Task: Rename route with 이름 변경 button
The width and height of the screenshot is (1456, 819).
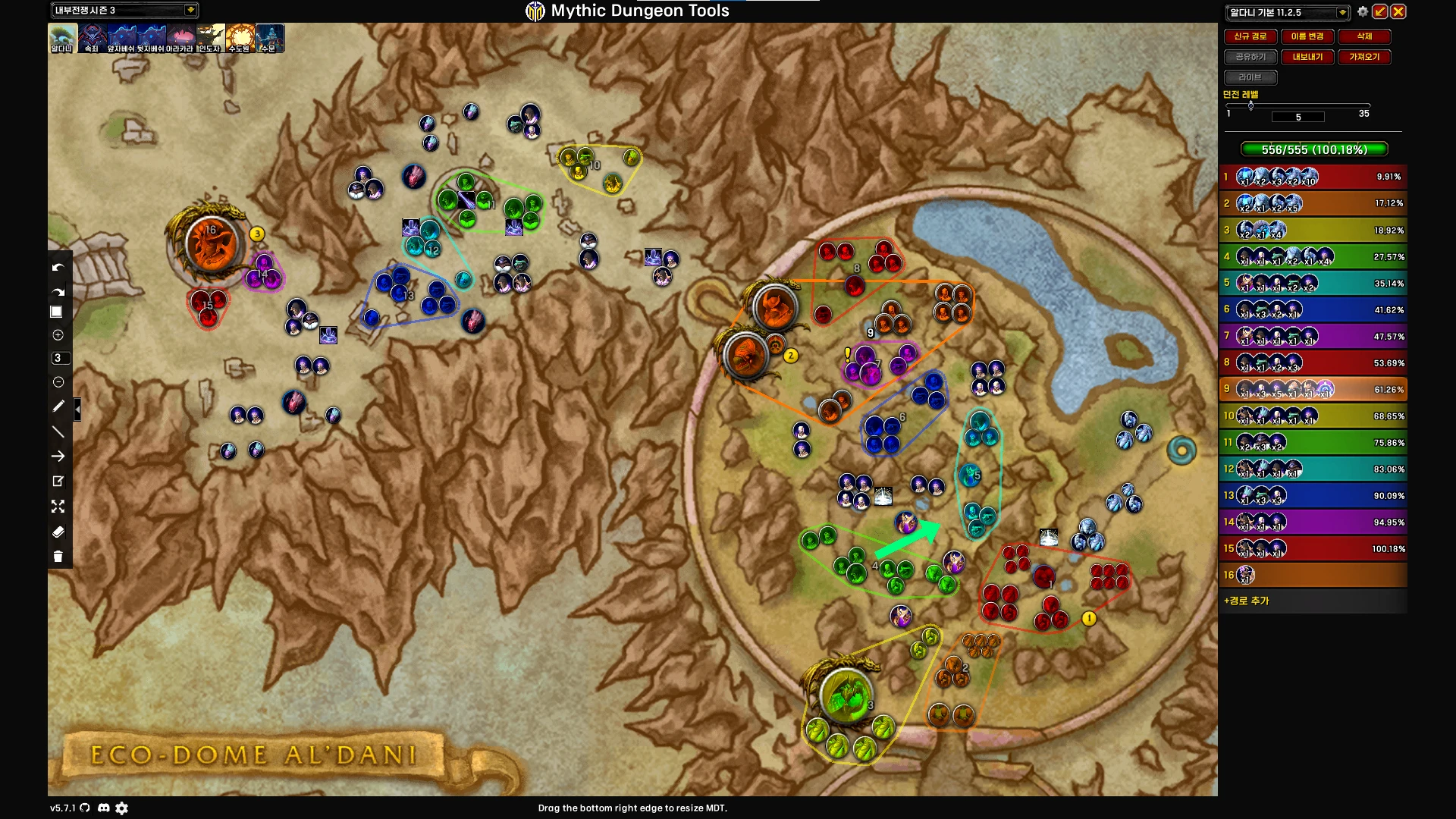Action: pos(1307,36)
